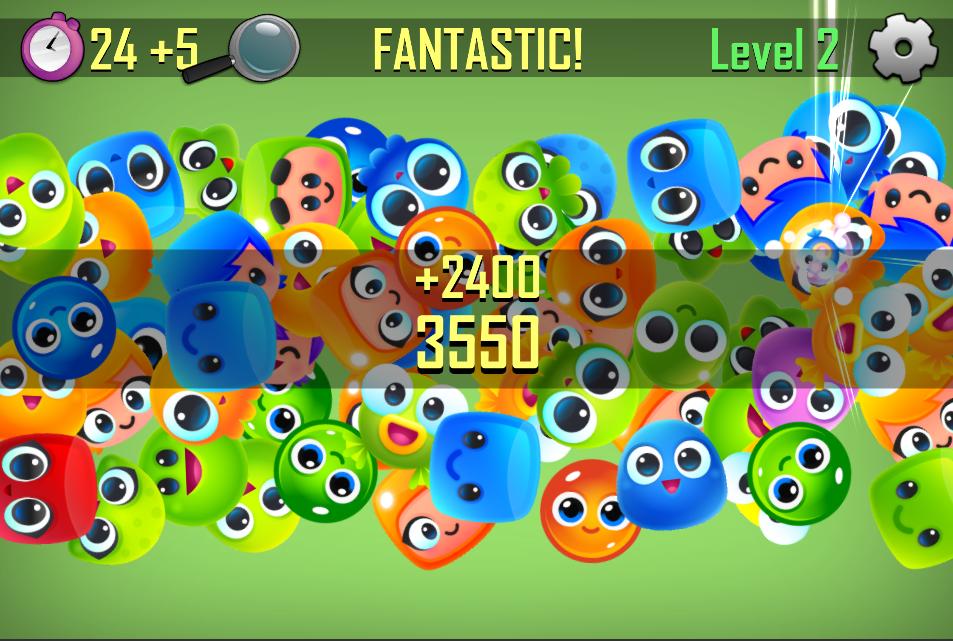Open settings with the gear icon

(x=903, y=47)
